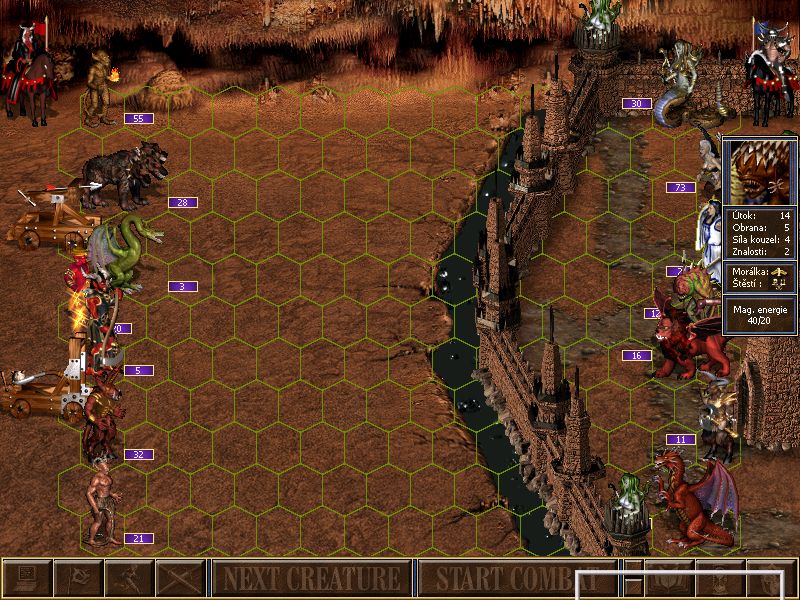
Task: Select the defend shield button
Action: [x=771, y=578]
